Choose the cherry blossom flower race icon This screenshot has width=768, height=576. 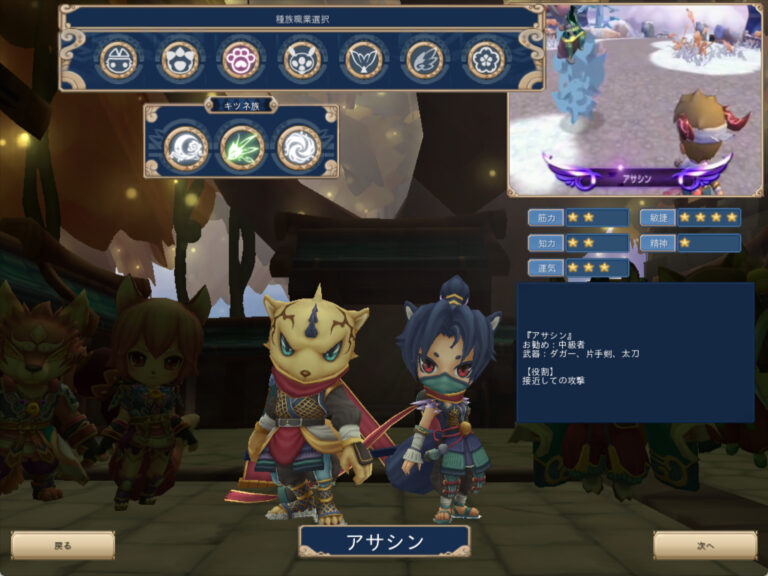pos(487,60)
